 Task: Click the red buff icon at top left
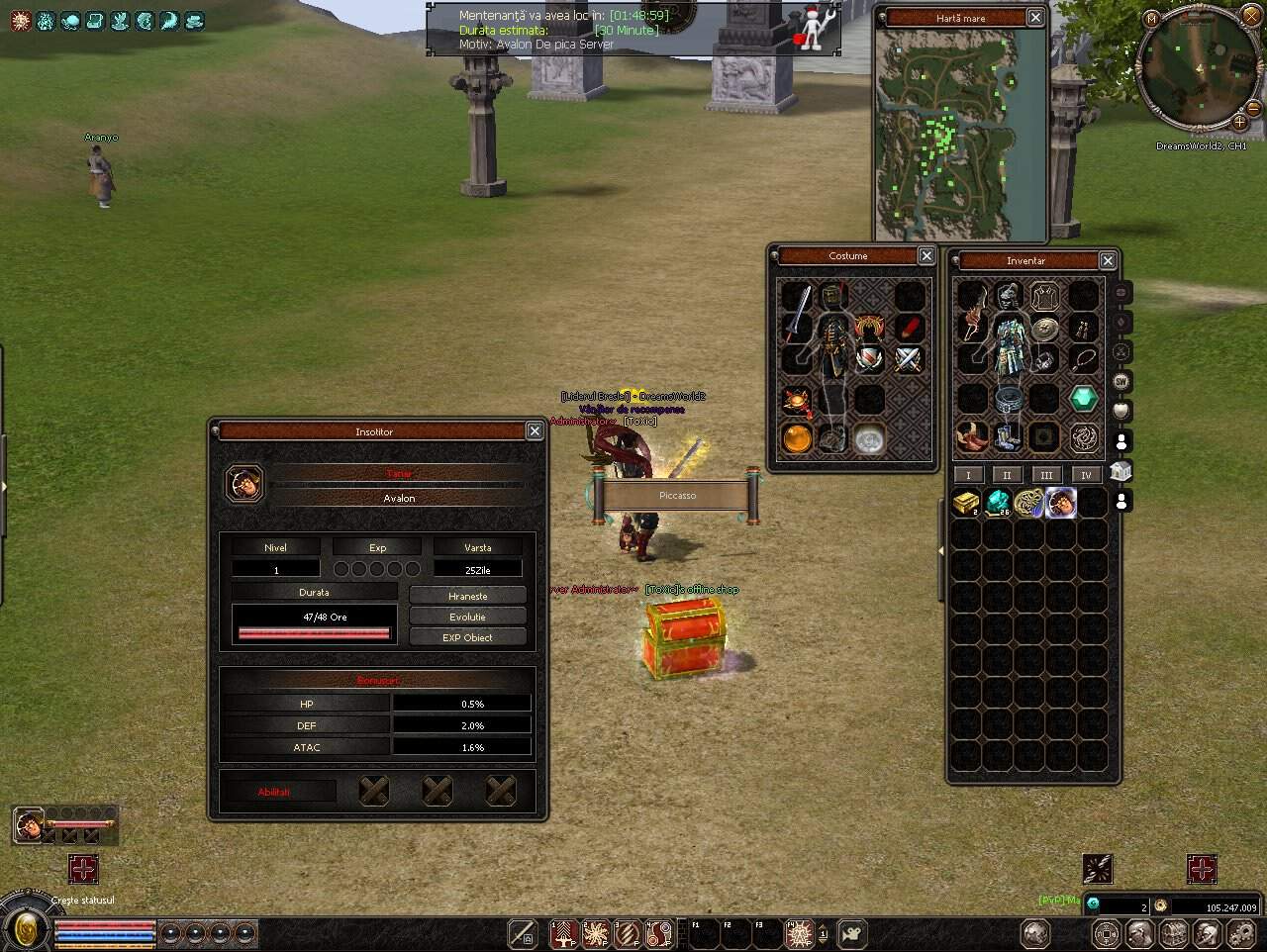[x=20, y=20]
